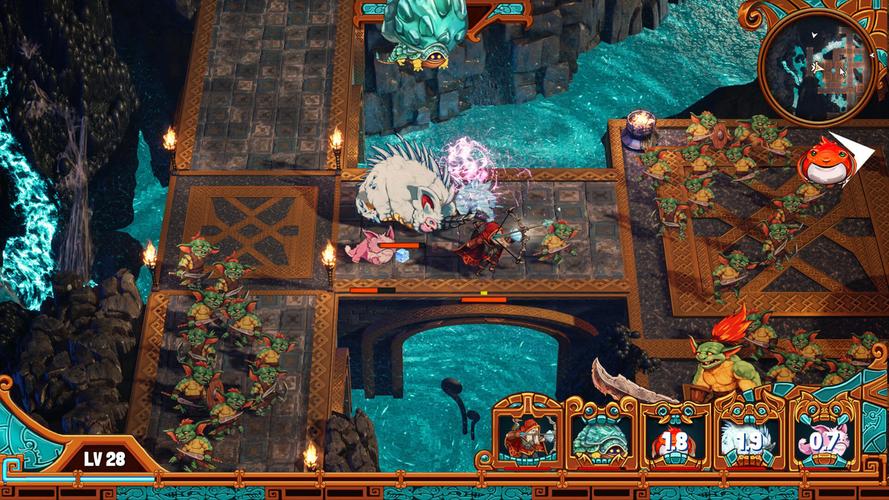The width and height of the screenshot is (889, 500).
Task: Select the red-hooded archer hero portrait
Action: (528, 436)
